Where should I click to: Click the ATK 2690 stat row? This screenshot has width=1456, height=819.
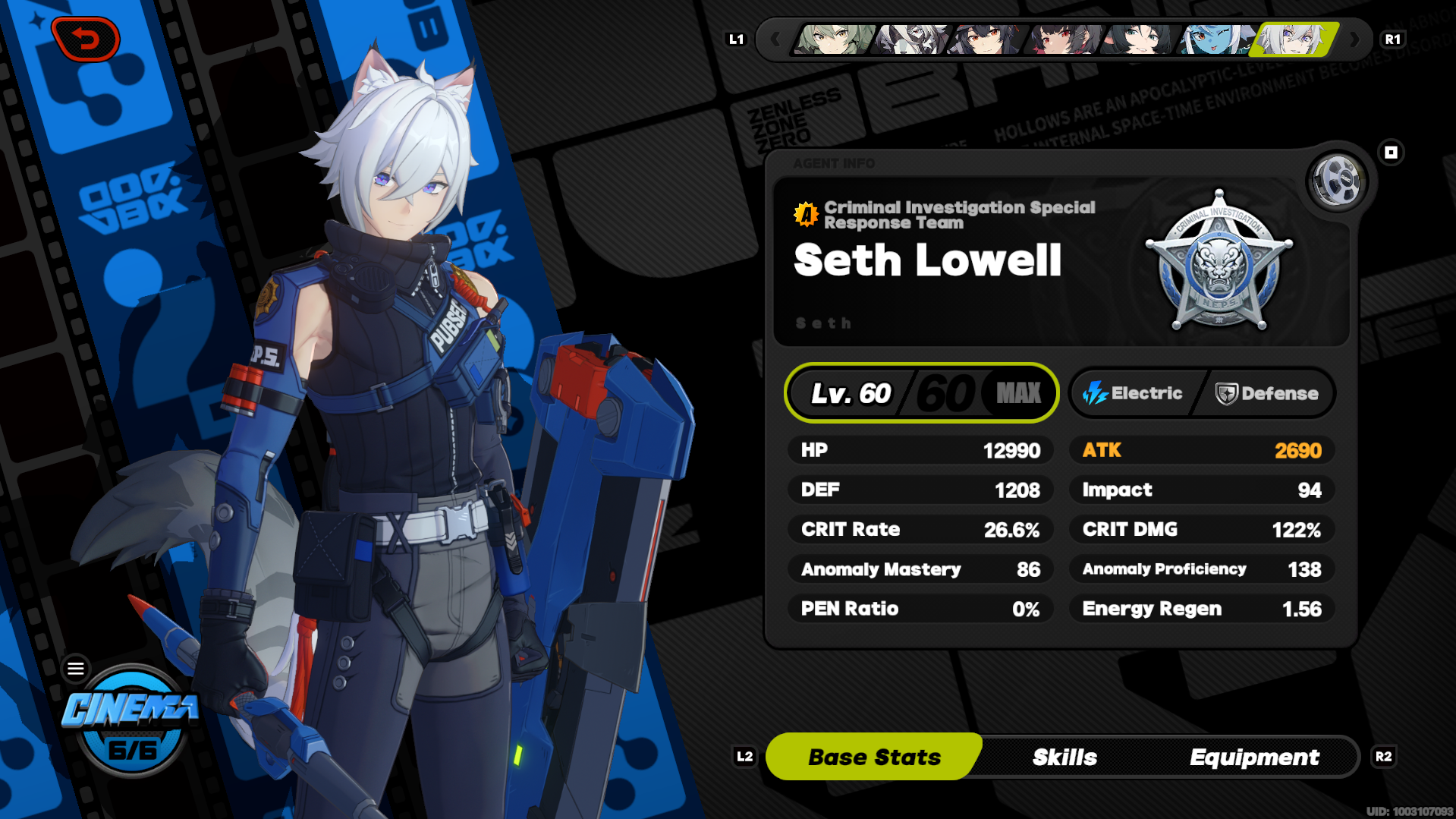(1201, 449)
